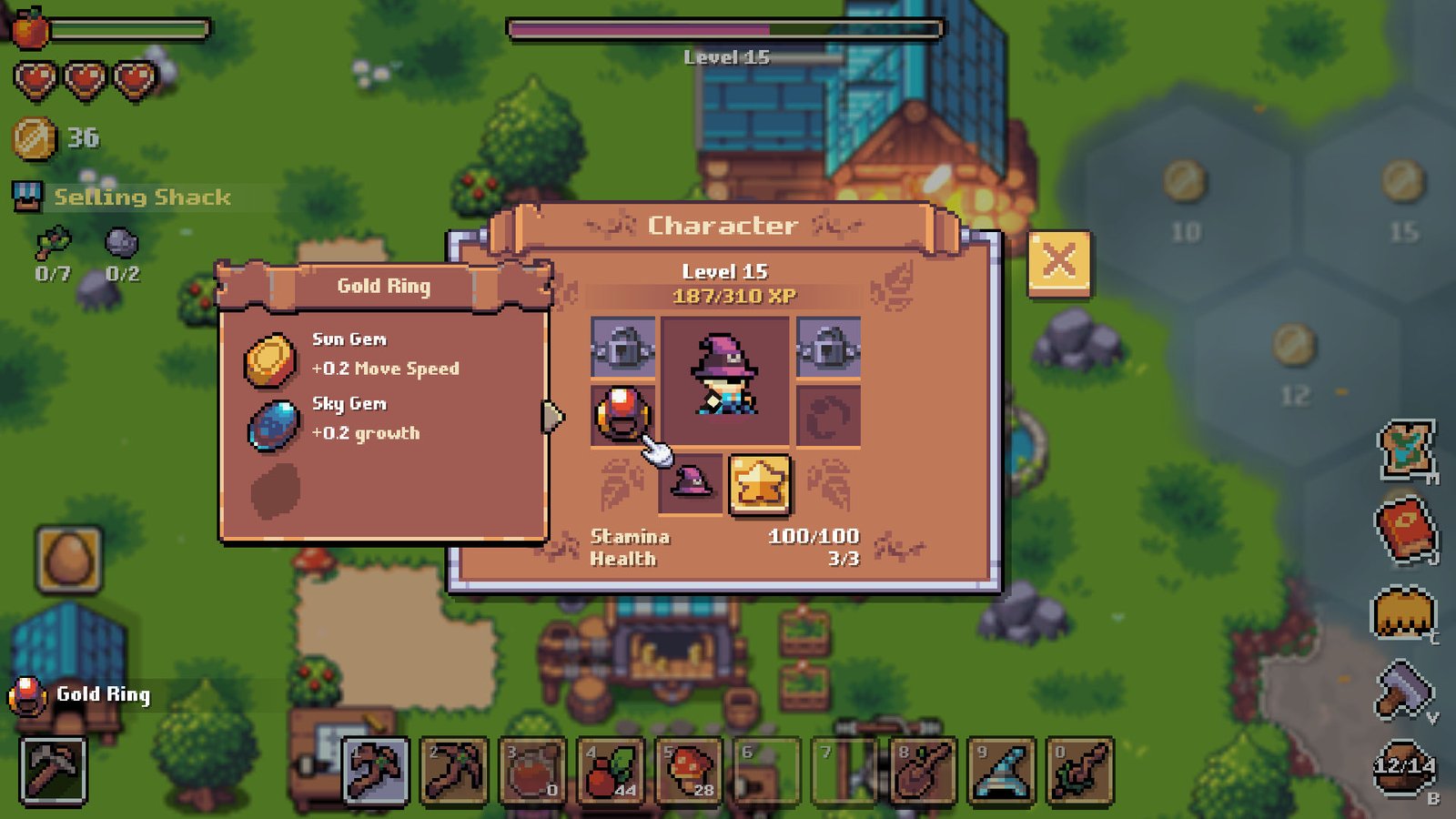Open the gold star button

(x=759, y=483)
